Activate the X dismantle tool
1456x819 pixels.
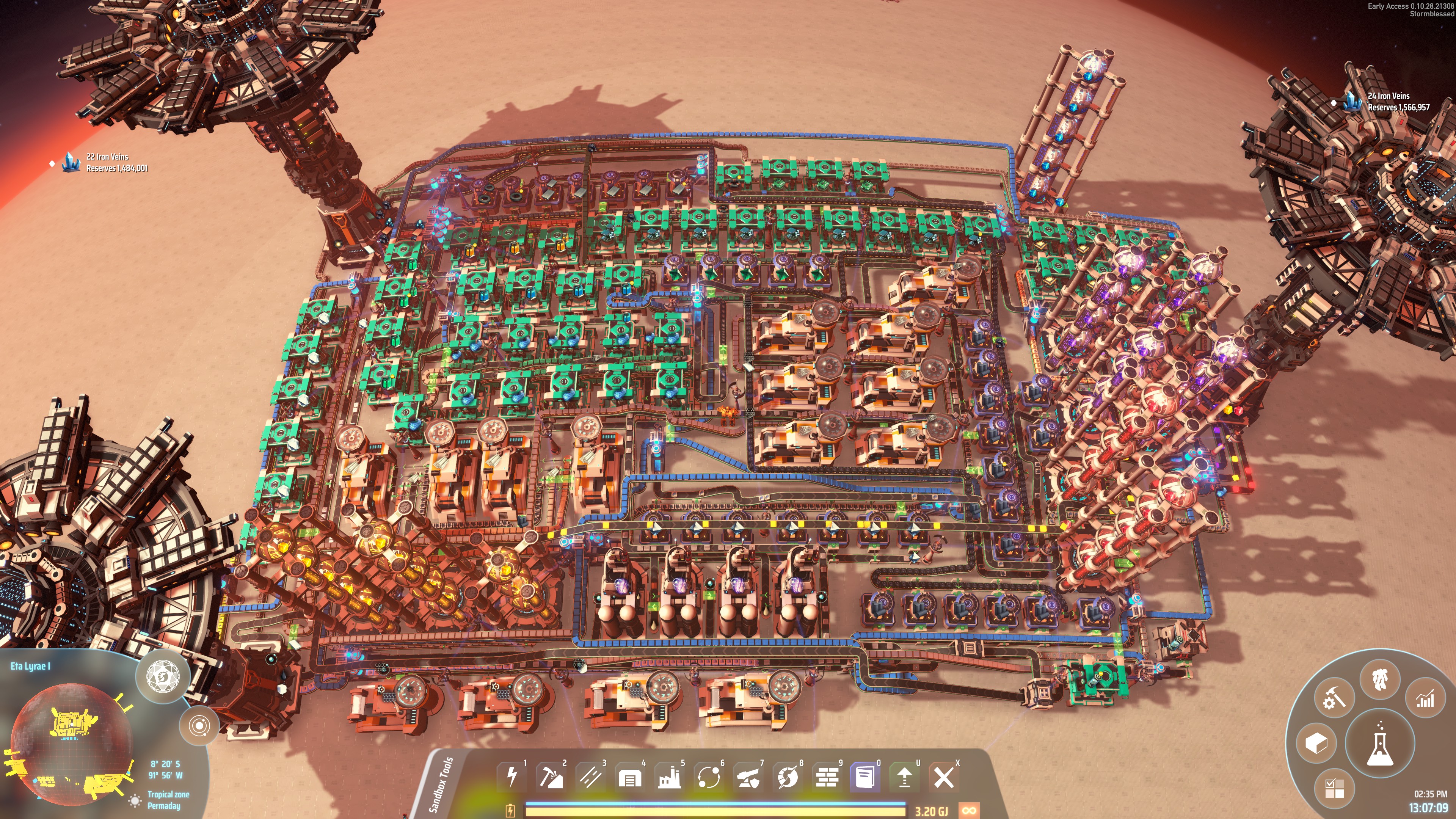click(944, 777)
